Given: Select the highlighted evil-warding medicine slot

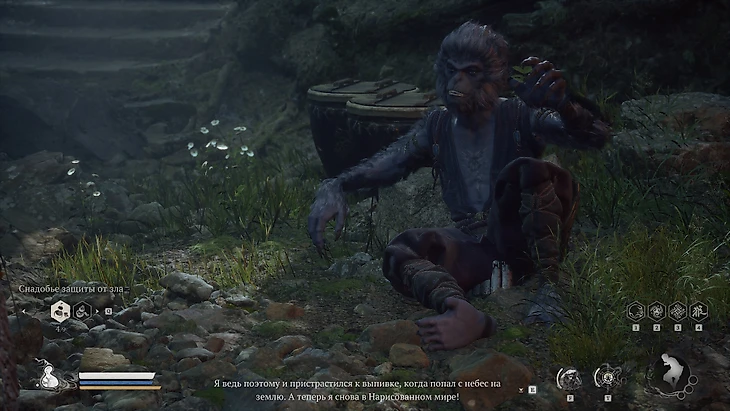Looking at the screenshot, I should (60, 311).
